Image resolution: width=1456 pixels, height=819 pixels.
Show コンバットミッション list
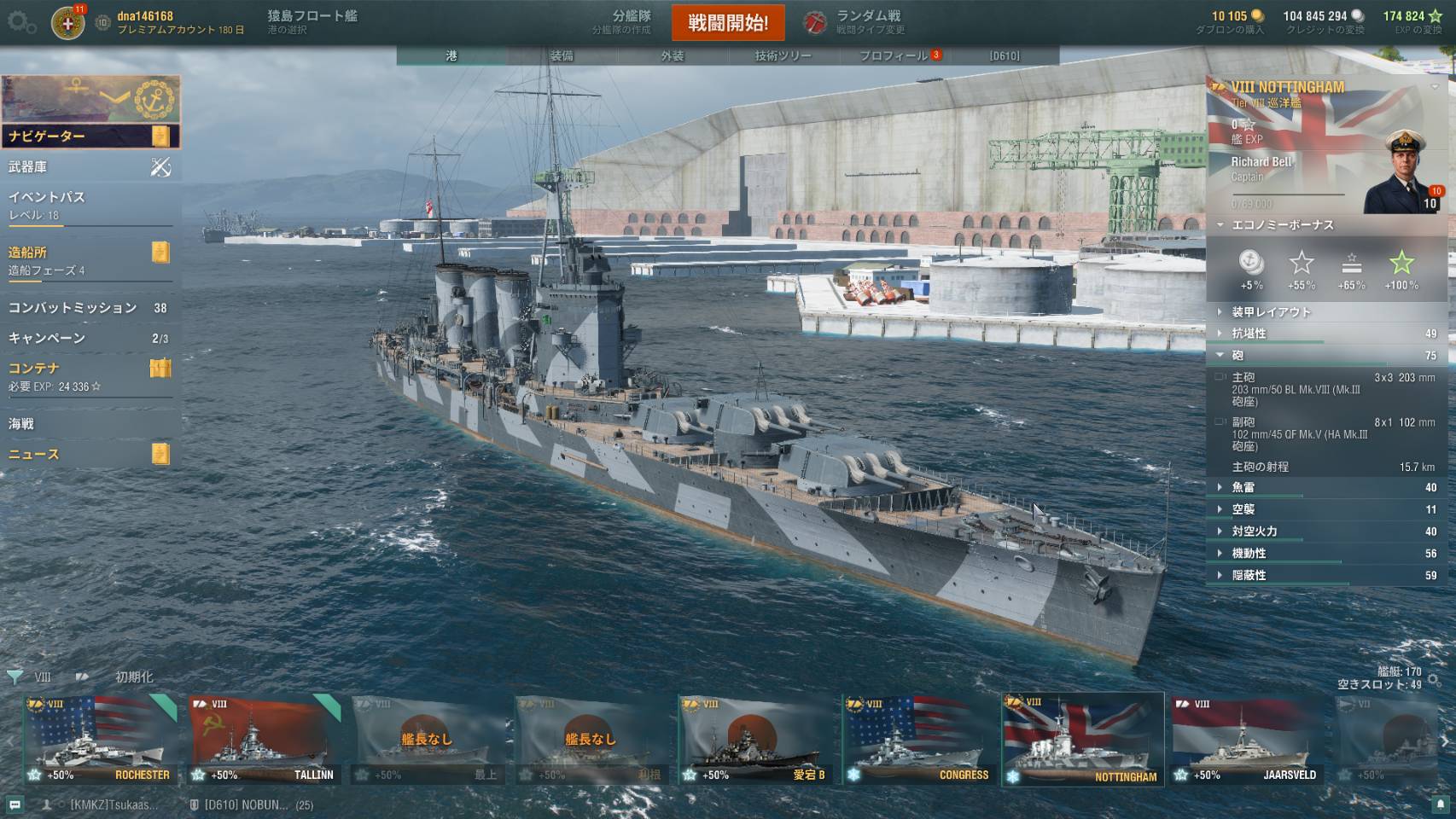click(90, 308)
